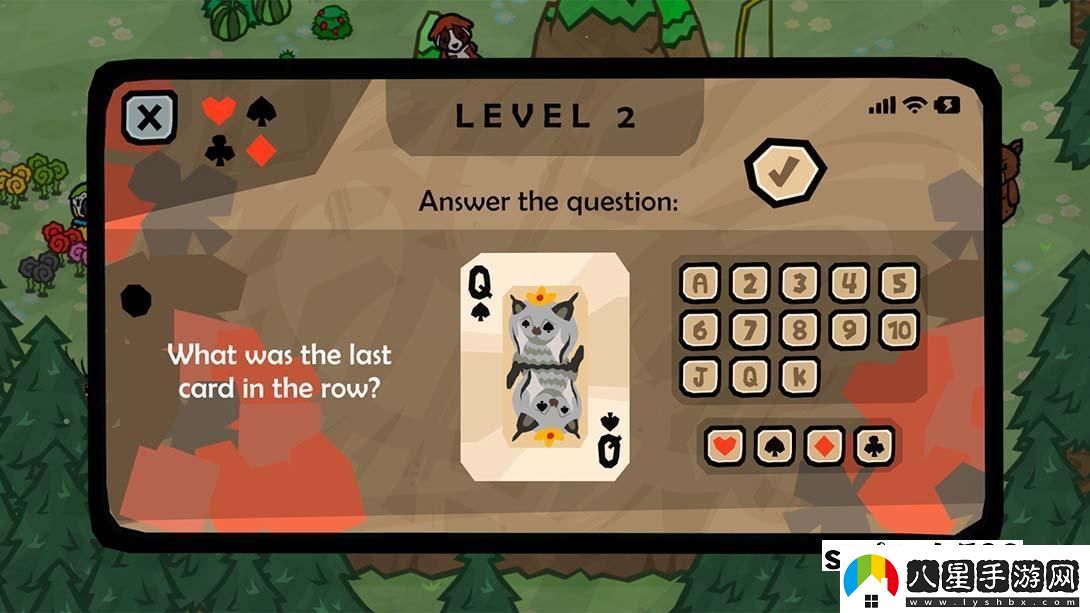
Task: Select the Queen rank button
Action: pos(749,376)
